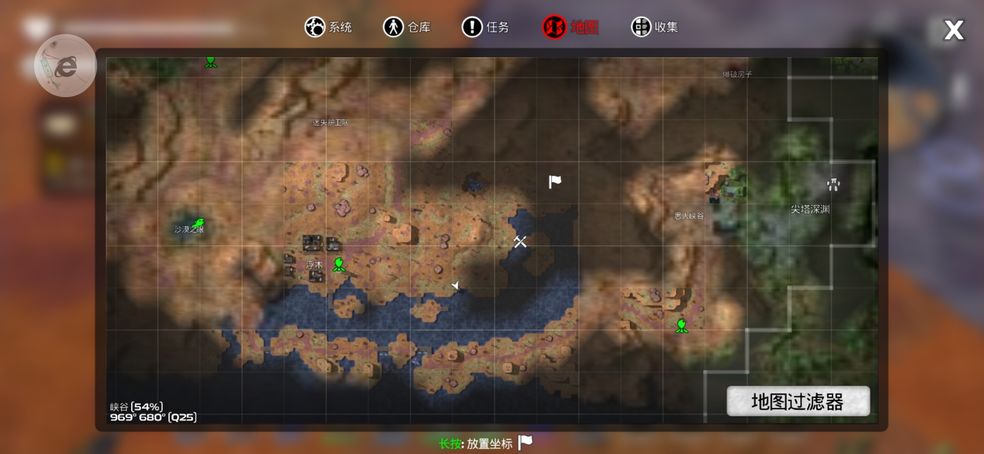Close the map screen with the X
The width and height of the screenshot is (984, 454).
[954, 30]
